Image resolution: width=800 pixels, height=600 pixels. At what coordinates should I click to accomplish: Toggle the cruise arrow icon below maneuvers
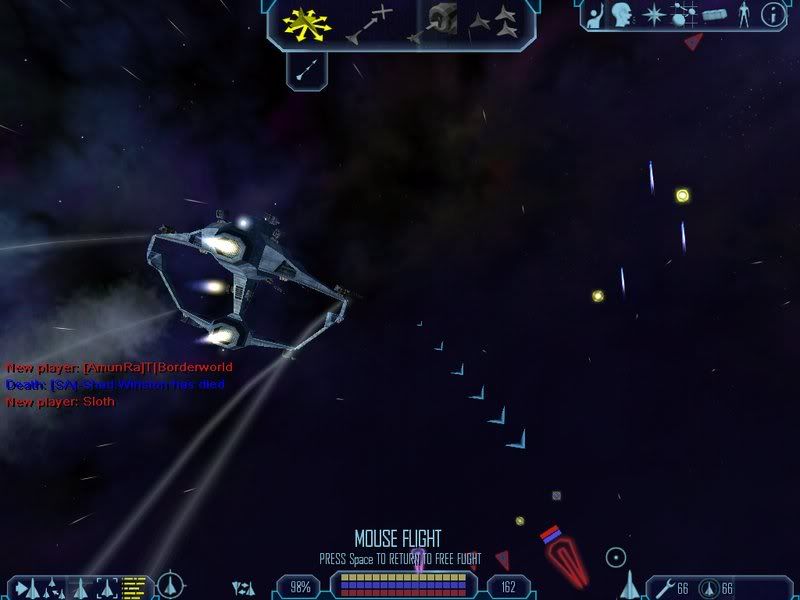click(x=307, y=69)
